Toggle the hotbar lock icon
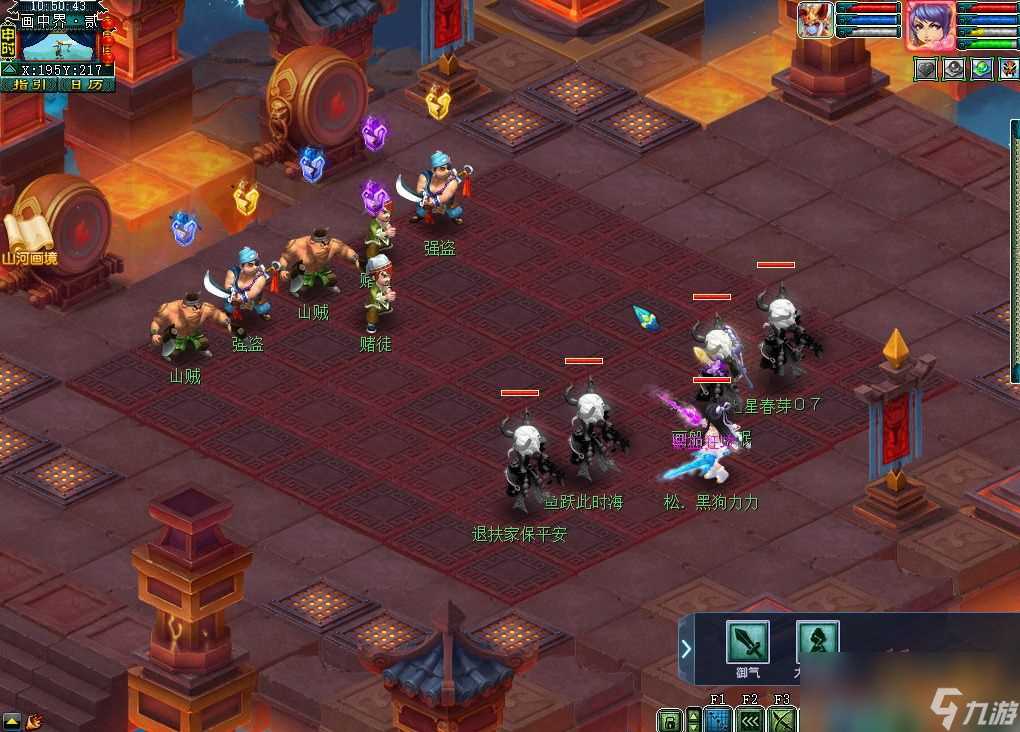Image resolution: width=1020 pixels, height=732 pixels. pos(669,720)
